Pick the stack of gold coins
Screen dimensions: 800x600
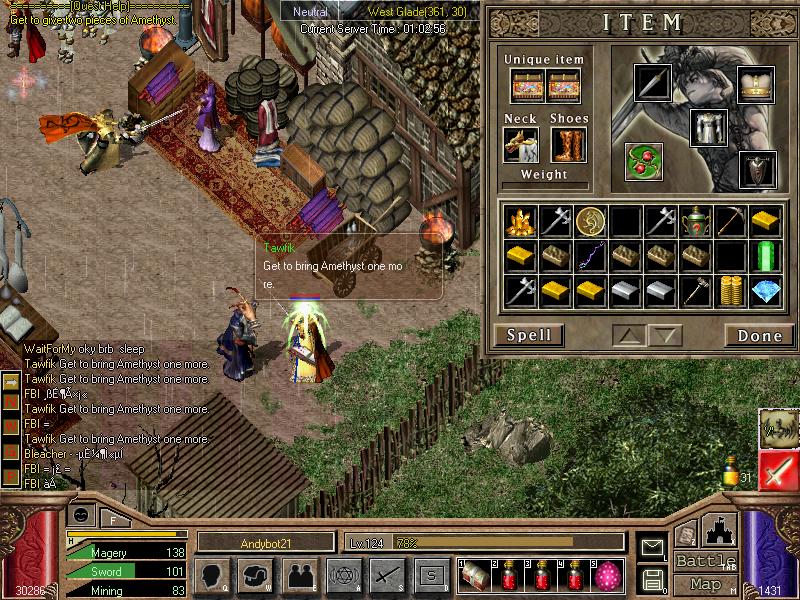tap(730, 291)
